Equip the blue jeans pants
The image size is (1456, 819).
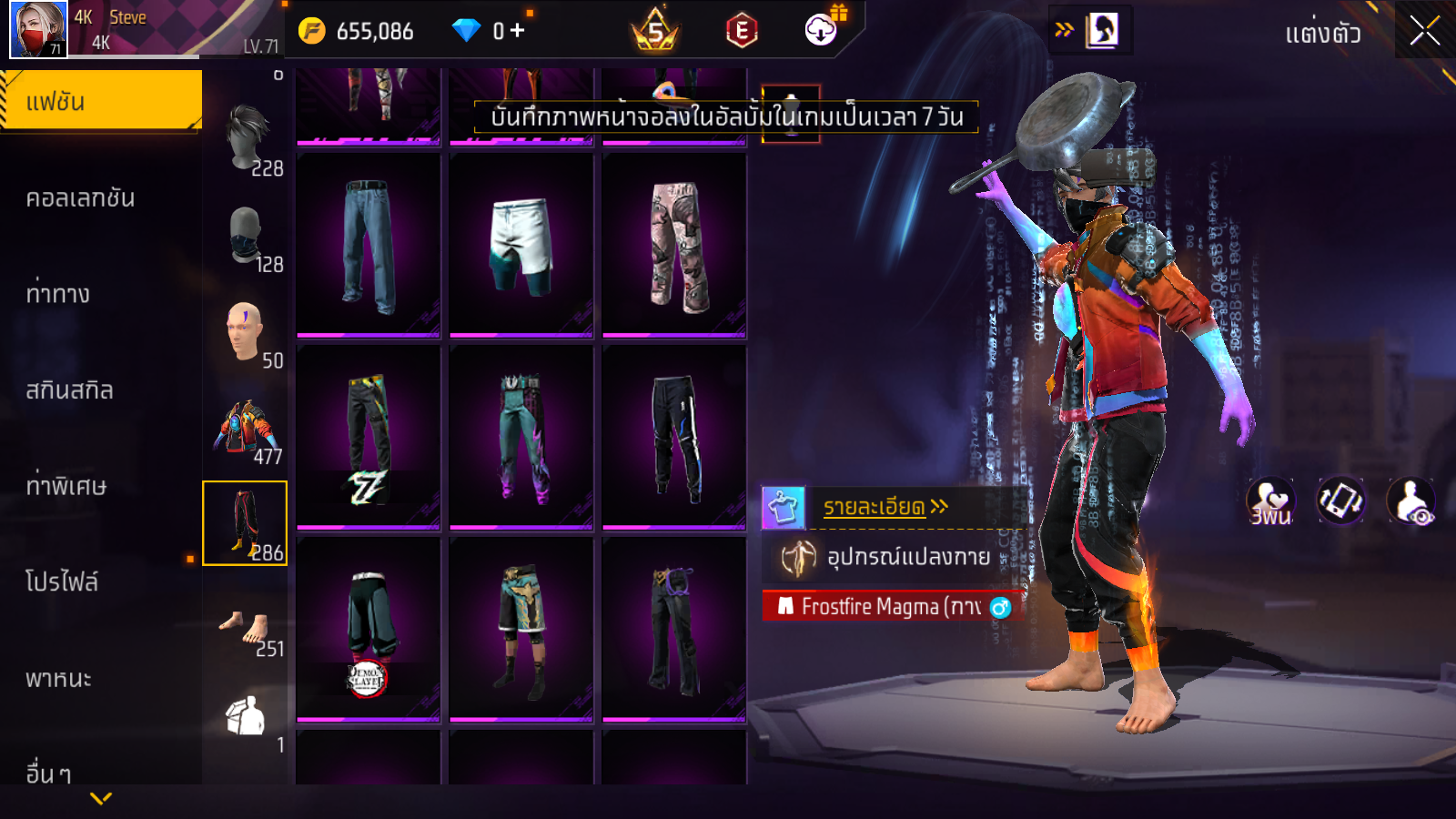pyautogui.click(x=369, y=246)
